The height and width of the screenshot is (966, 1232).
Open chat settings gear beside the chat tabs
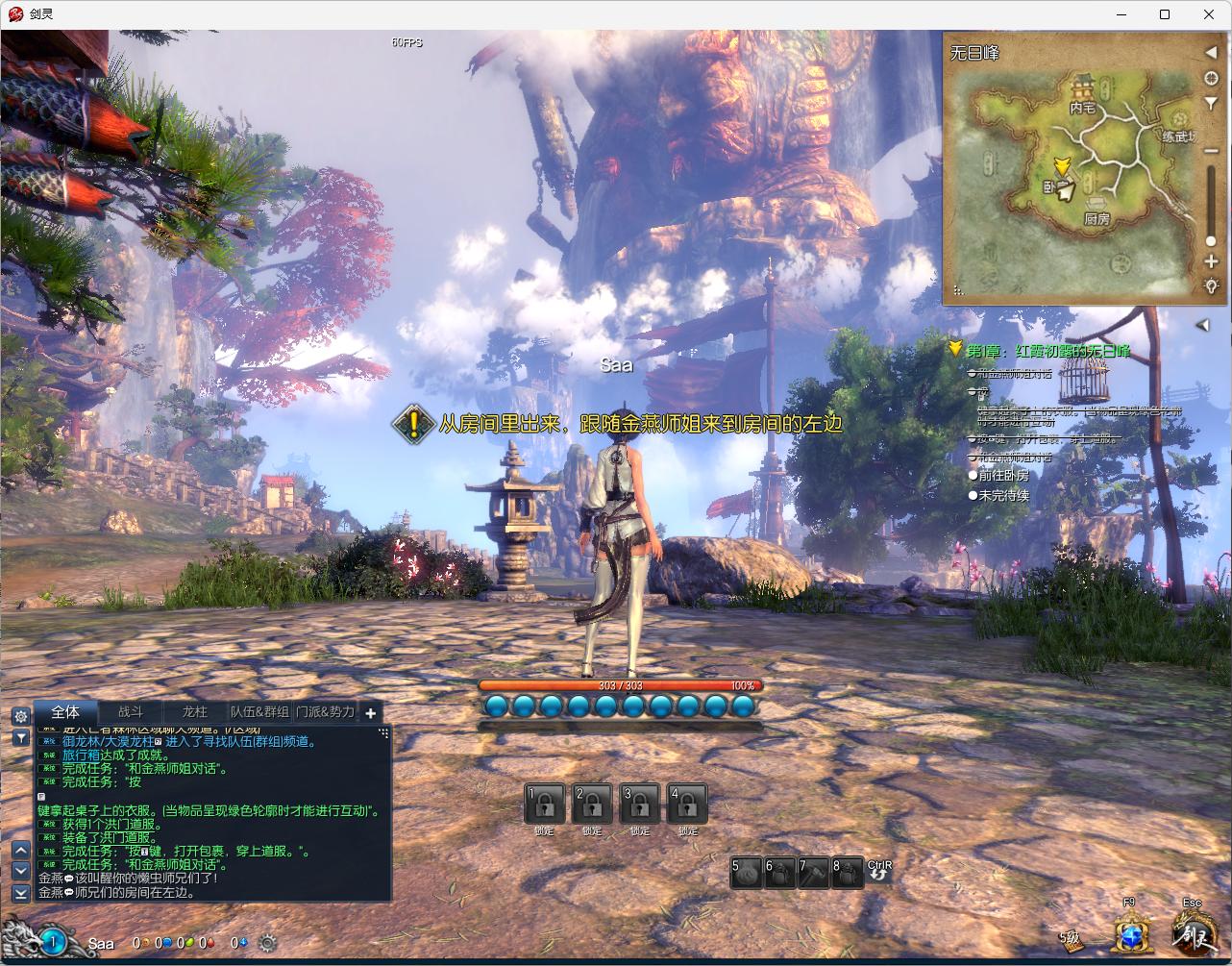(x=20, y=716)
